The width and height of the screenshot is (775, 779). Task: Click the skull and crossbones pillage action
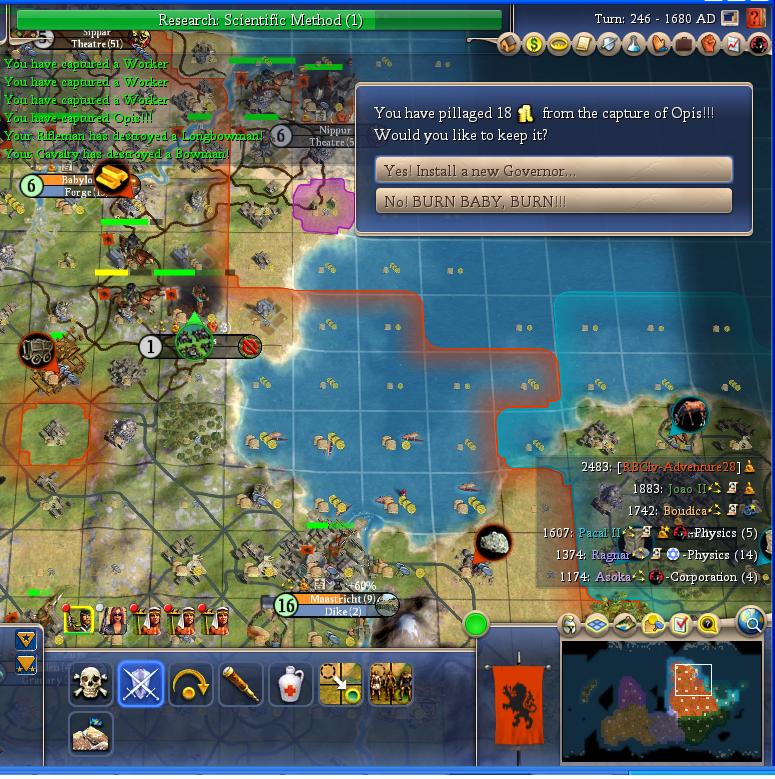click(x=91, y=685)
